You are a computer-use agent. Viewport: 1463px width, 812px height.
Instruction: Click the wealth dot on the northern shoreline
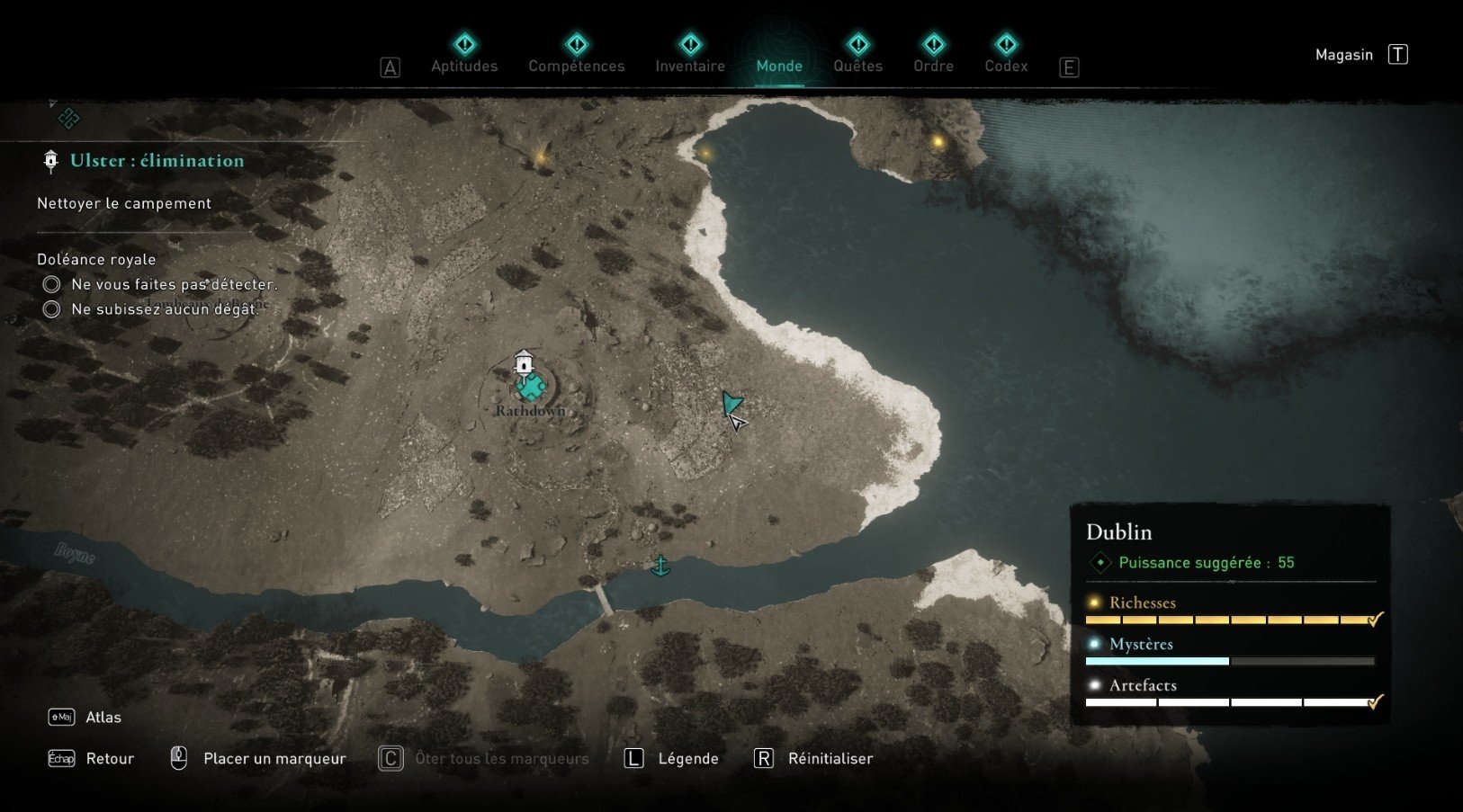[x=705, y=153]
